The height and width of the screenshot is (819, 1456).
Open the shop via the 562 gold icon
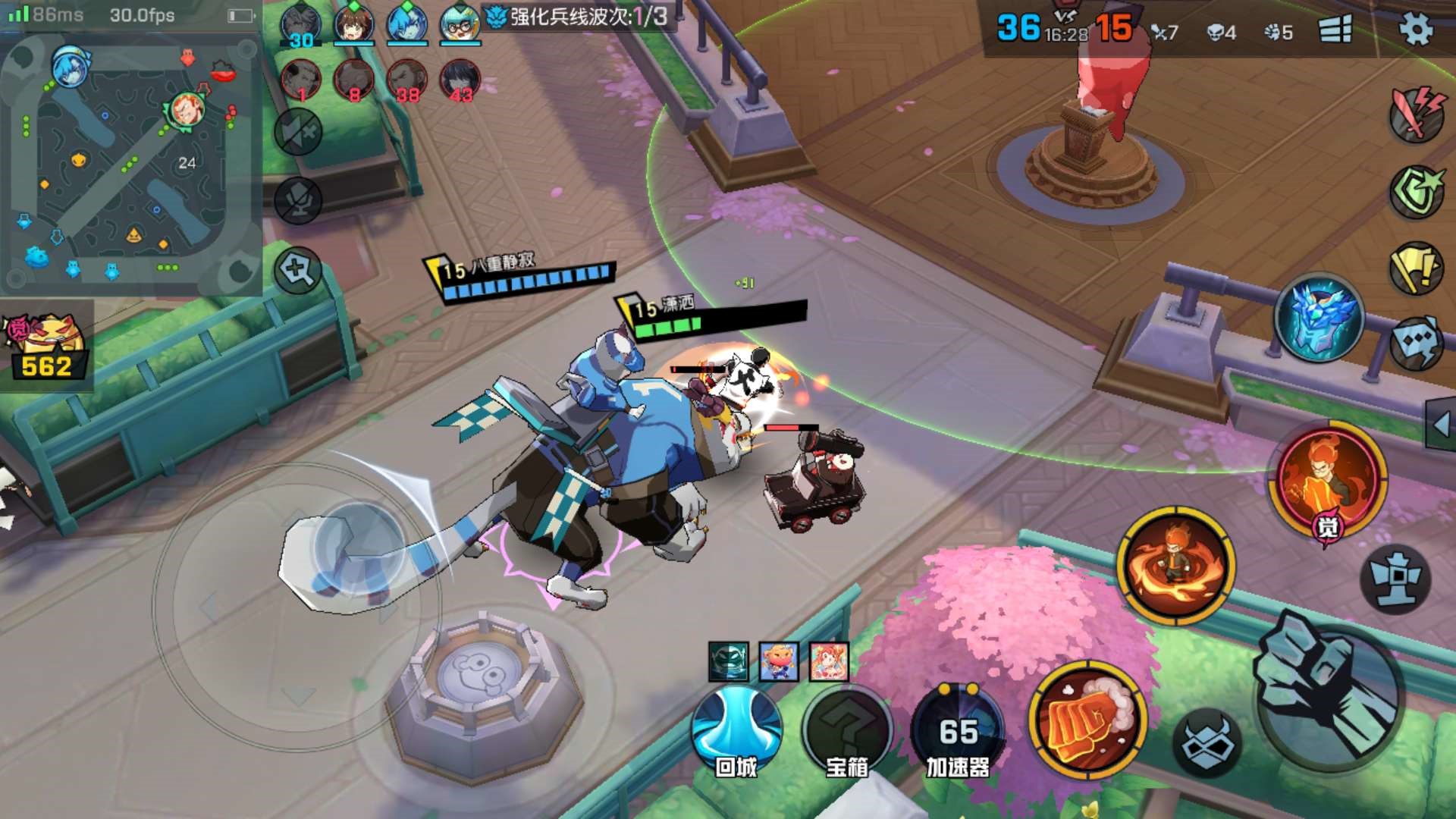pos(47,347)
